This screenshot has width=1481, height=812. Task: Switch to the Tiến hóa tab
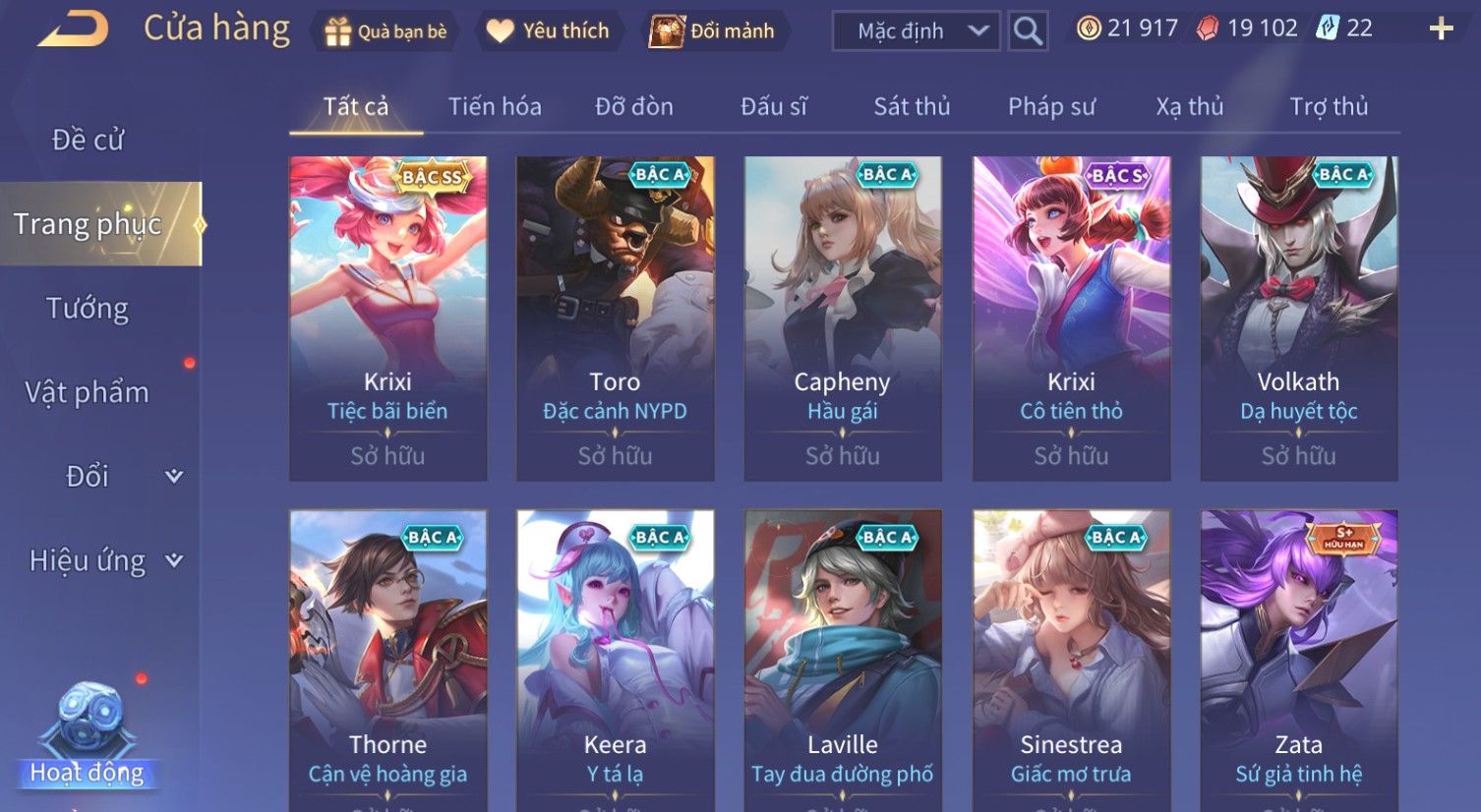pos(495,106)
